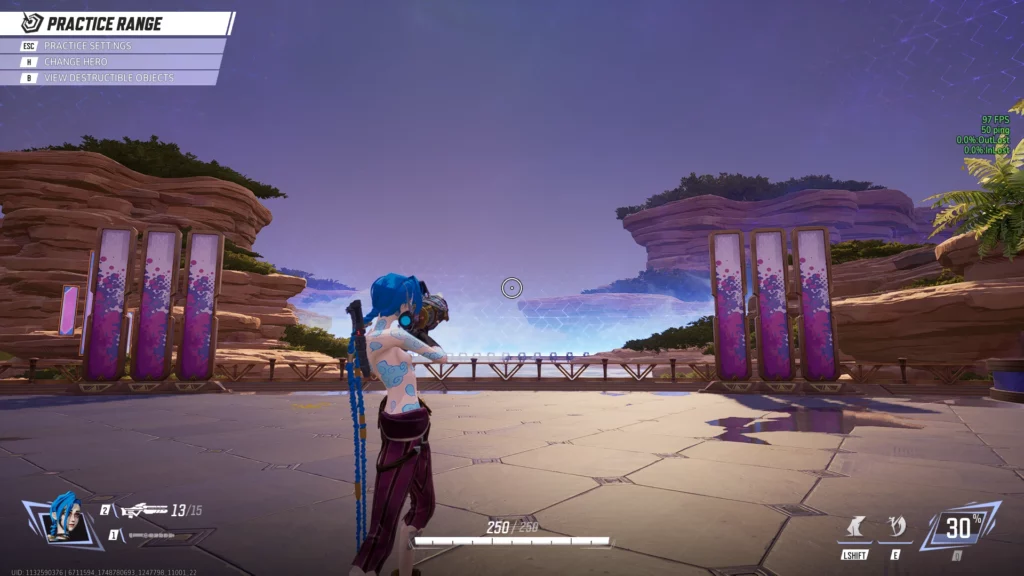Activate the LSHIFT dash ability icon
The image size is (1024, 576).
click(x=855, y=527)
